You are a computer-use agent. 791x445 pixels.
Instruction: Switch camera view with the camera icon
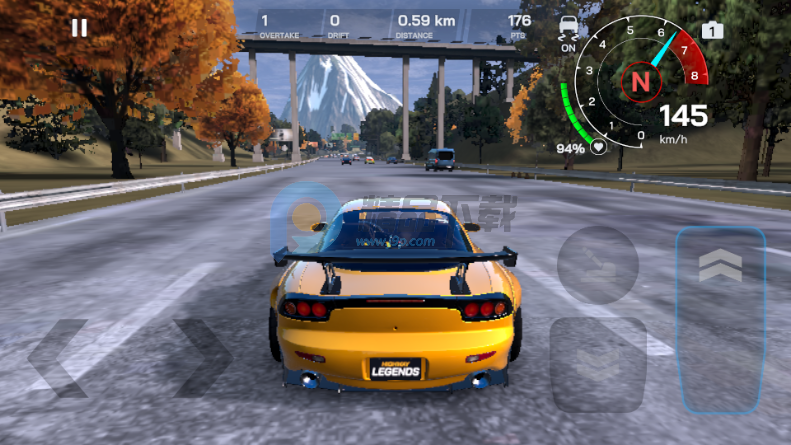(x=712, y=31)
